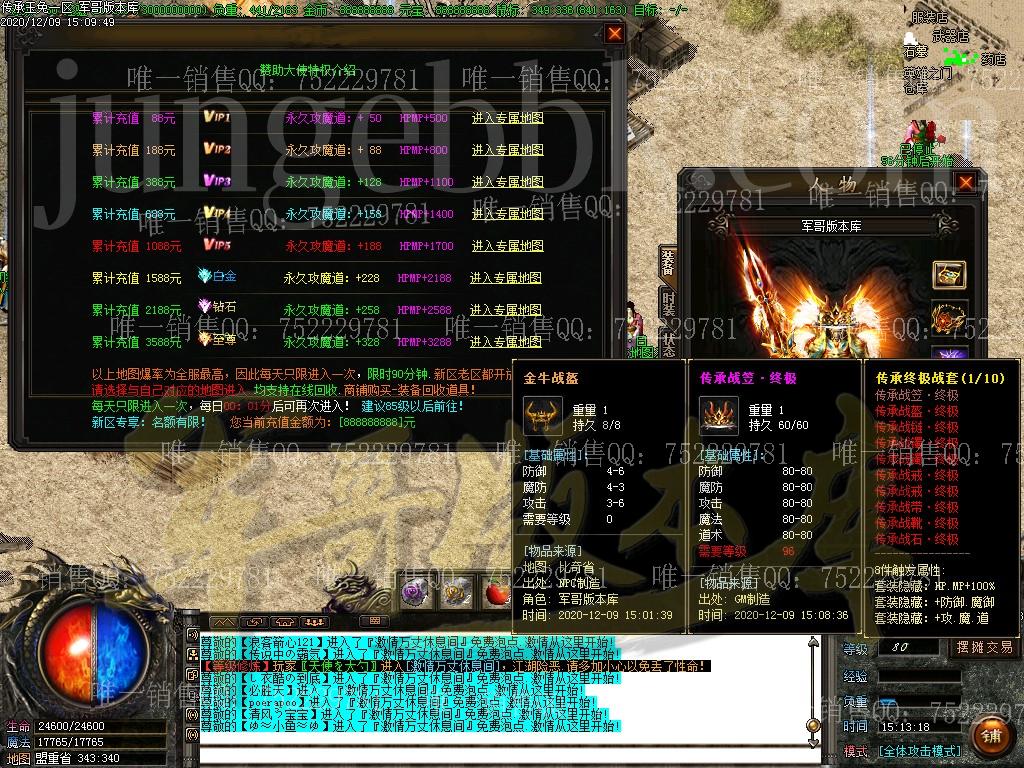Click the treasure chest icon in character panel
This screenshot has width=1024, height=768.
tap(949, 274)
